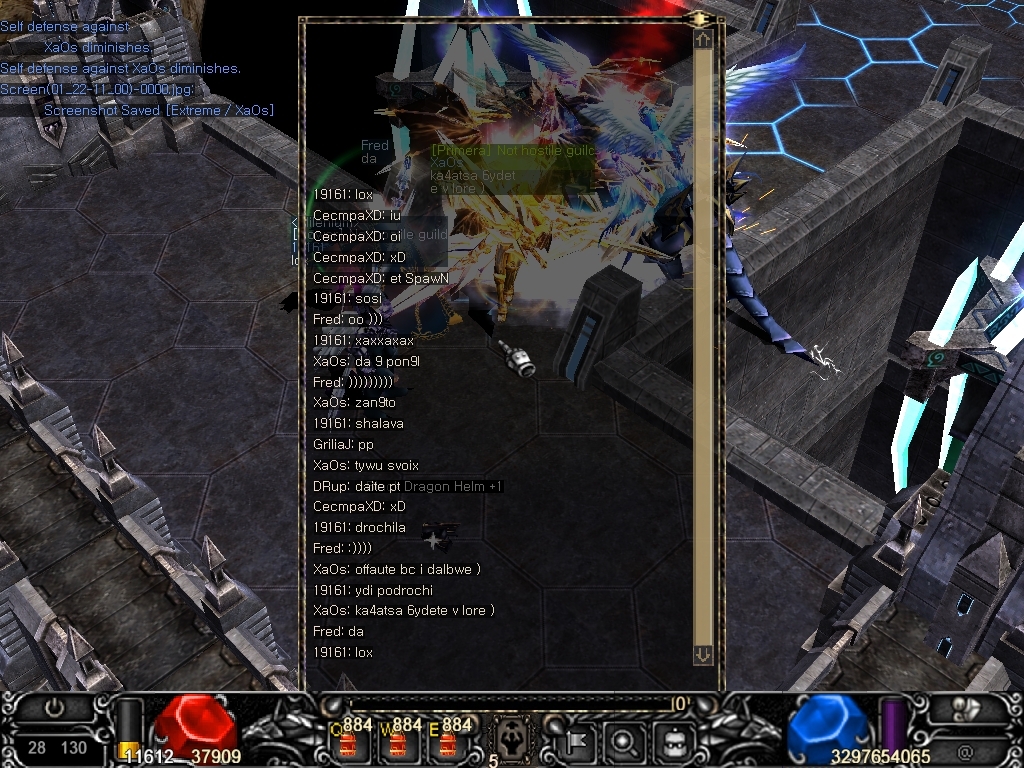Click the friends icon button

click(x=965, y=708)
